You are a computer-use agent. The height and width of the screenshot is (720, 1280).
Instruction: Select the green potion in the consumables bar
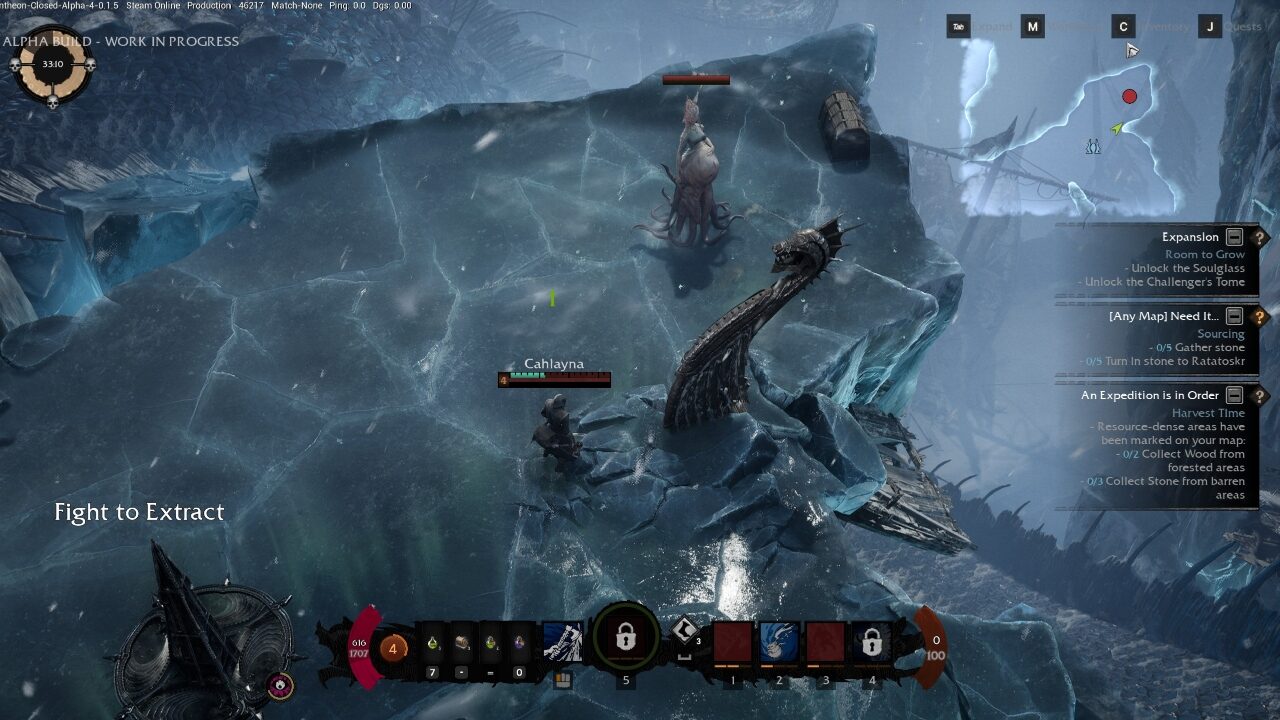[x=433, y=645]
